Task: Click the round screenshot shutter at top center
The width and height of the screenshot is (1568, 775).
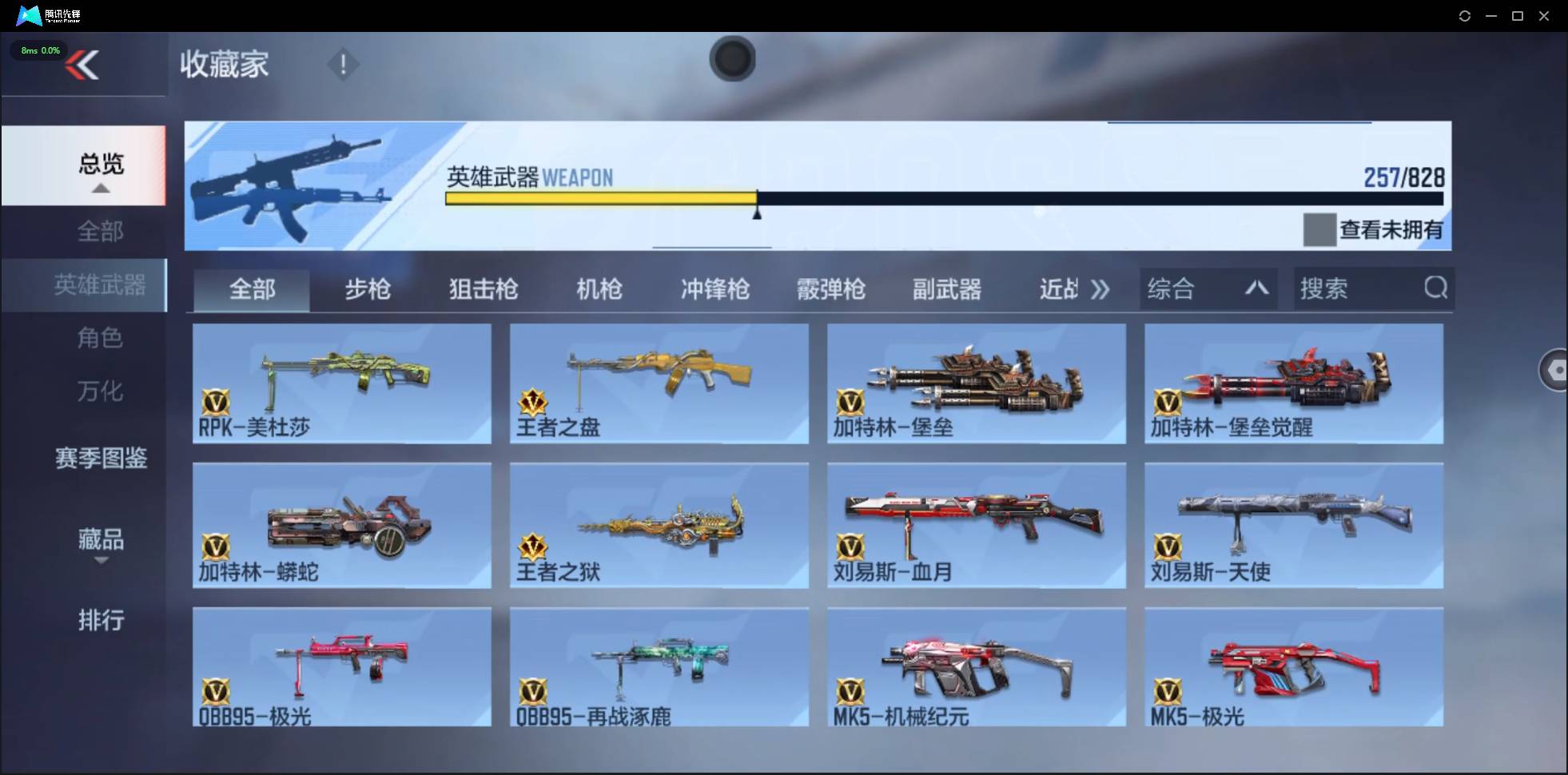Action: pos(732,59)
